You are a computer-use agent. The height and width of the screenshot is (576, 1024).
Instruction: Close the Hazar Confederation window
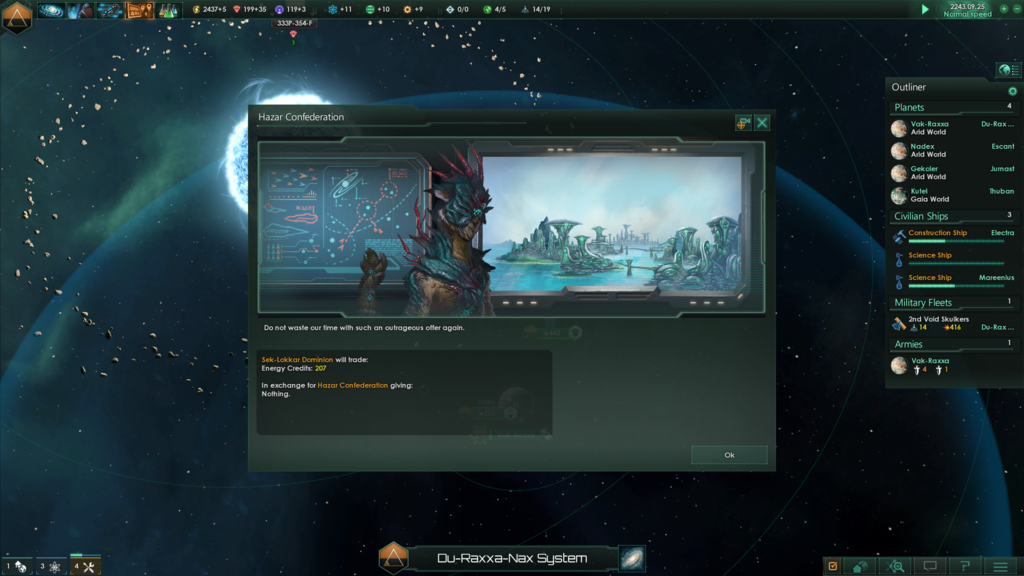pyautogui.click(x=762, y=123)
